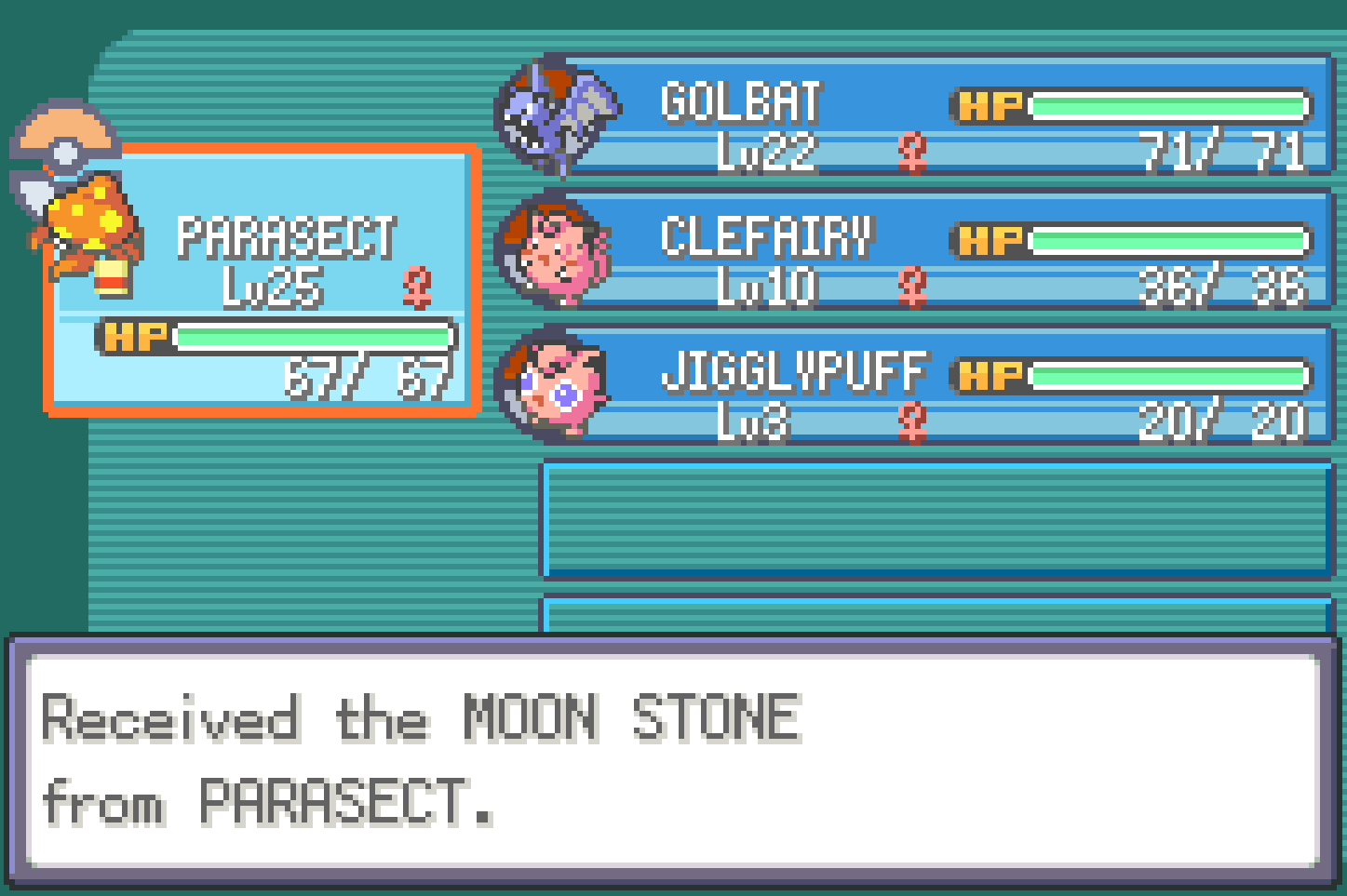Click the HP label beside Golbat's health bar

[990, 105]
